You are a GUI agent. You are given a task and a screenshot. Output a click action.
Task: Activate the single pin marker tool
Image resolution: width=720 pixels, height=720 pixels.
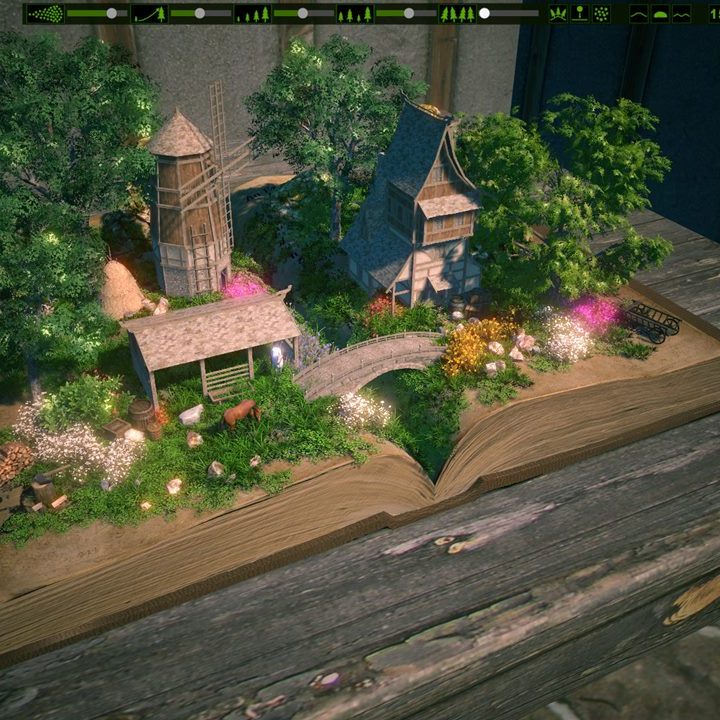coord(580,14)
